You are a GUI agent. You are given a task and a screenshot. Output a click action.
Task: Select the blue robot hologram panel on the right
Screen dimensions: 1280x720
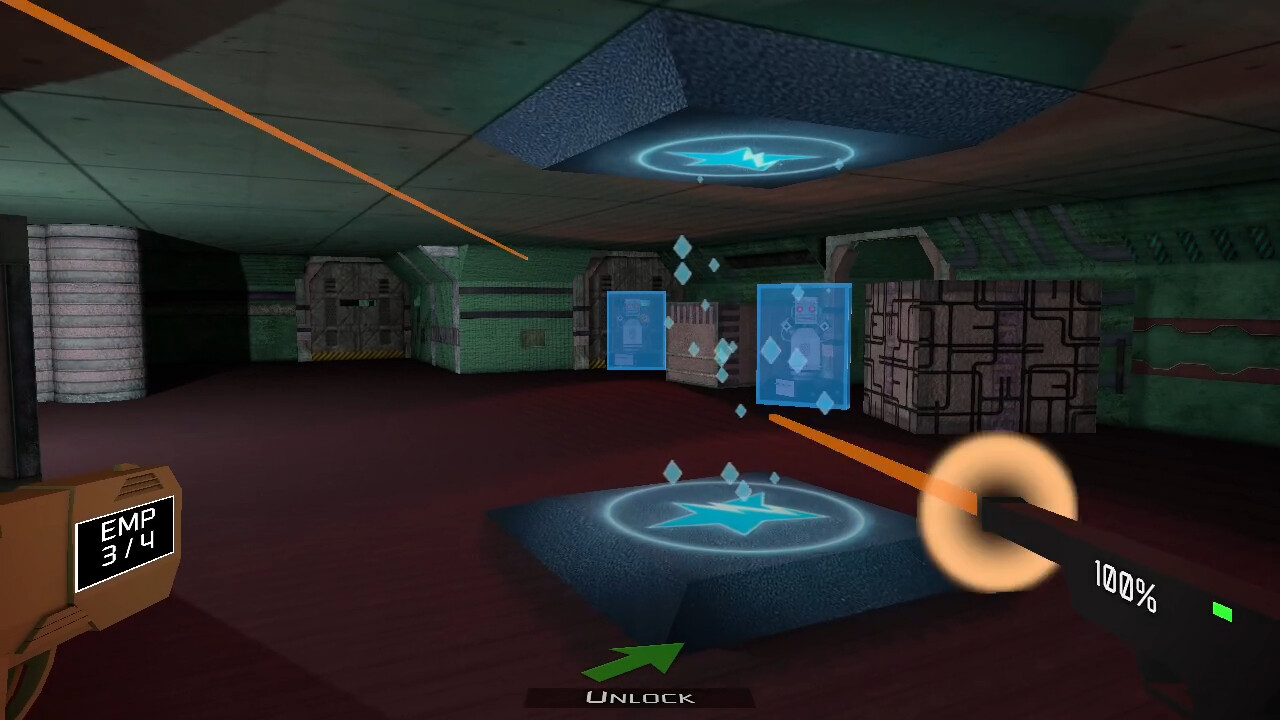click(803, 345)
